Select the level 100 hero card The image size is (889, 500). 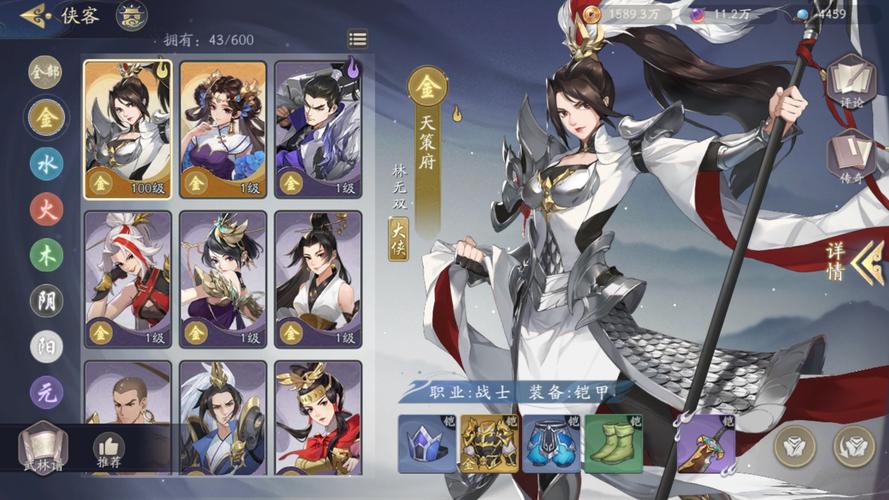pos(127,129)
